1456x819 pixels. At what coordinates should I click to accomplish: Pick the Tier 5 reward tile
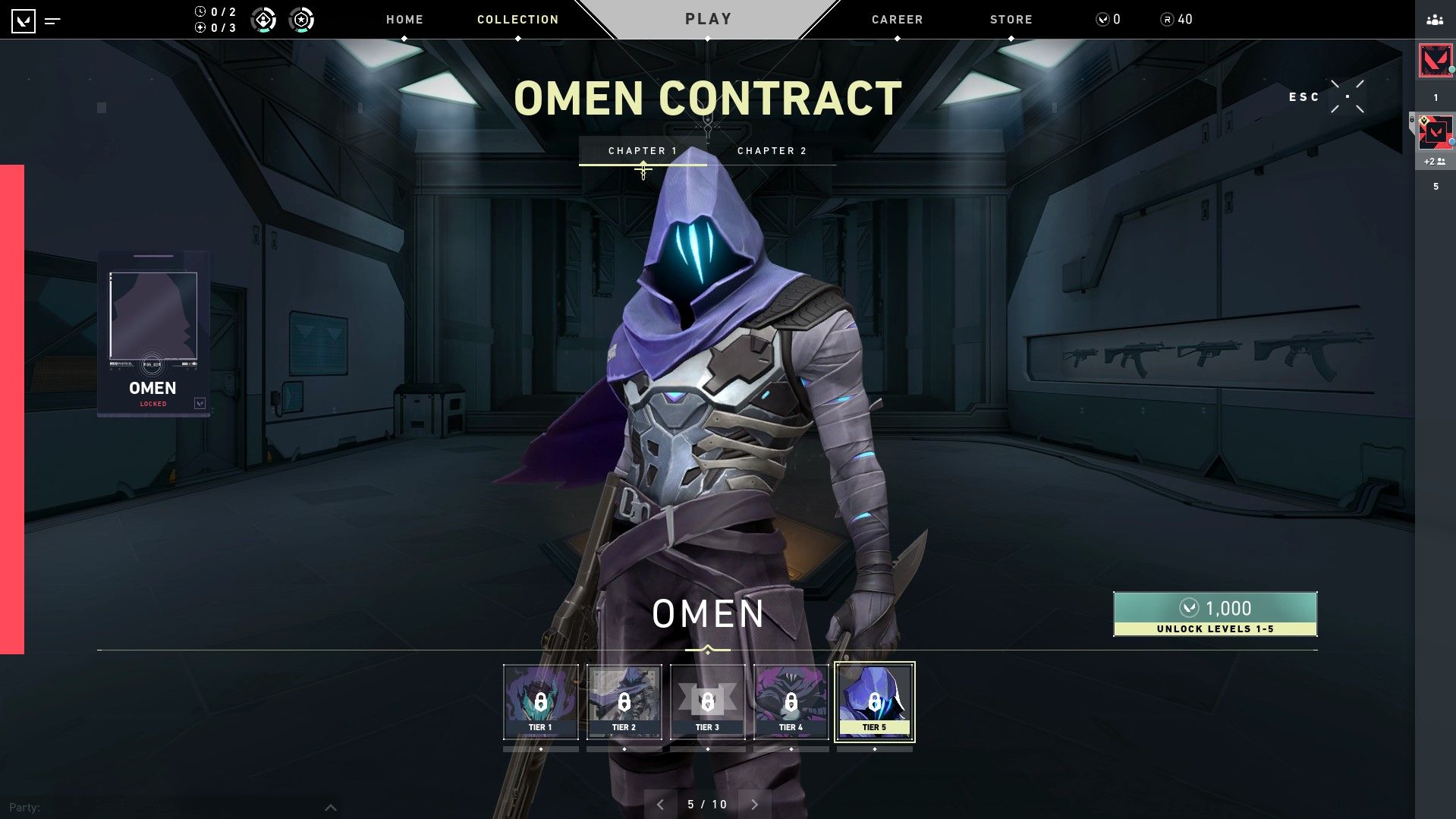tap(874, 702)
